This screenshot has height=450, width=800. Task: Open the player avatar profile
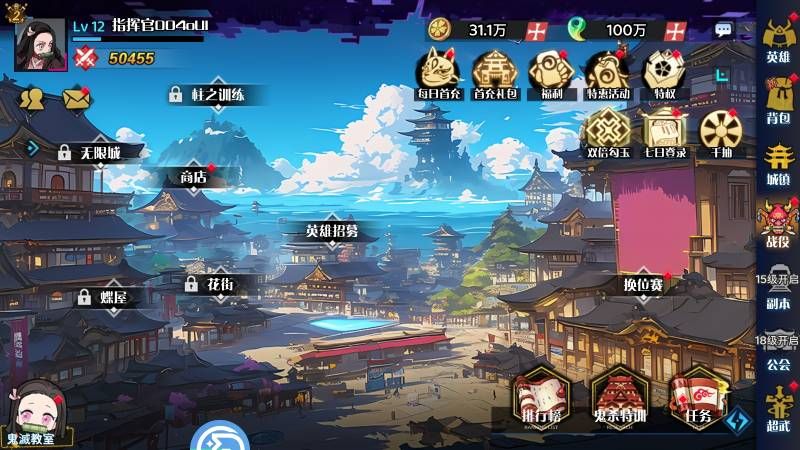(x=40, y=45)
